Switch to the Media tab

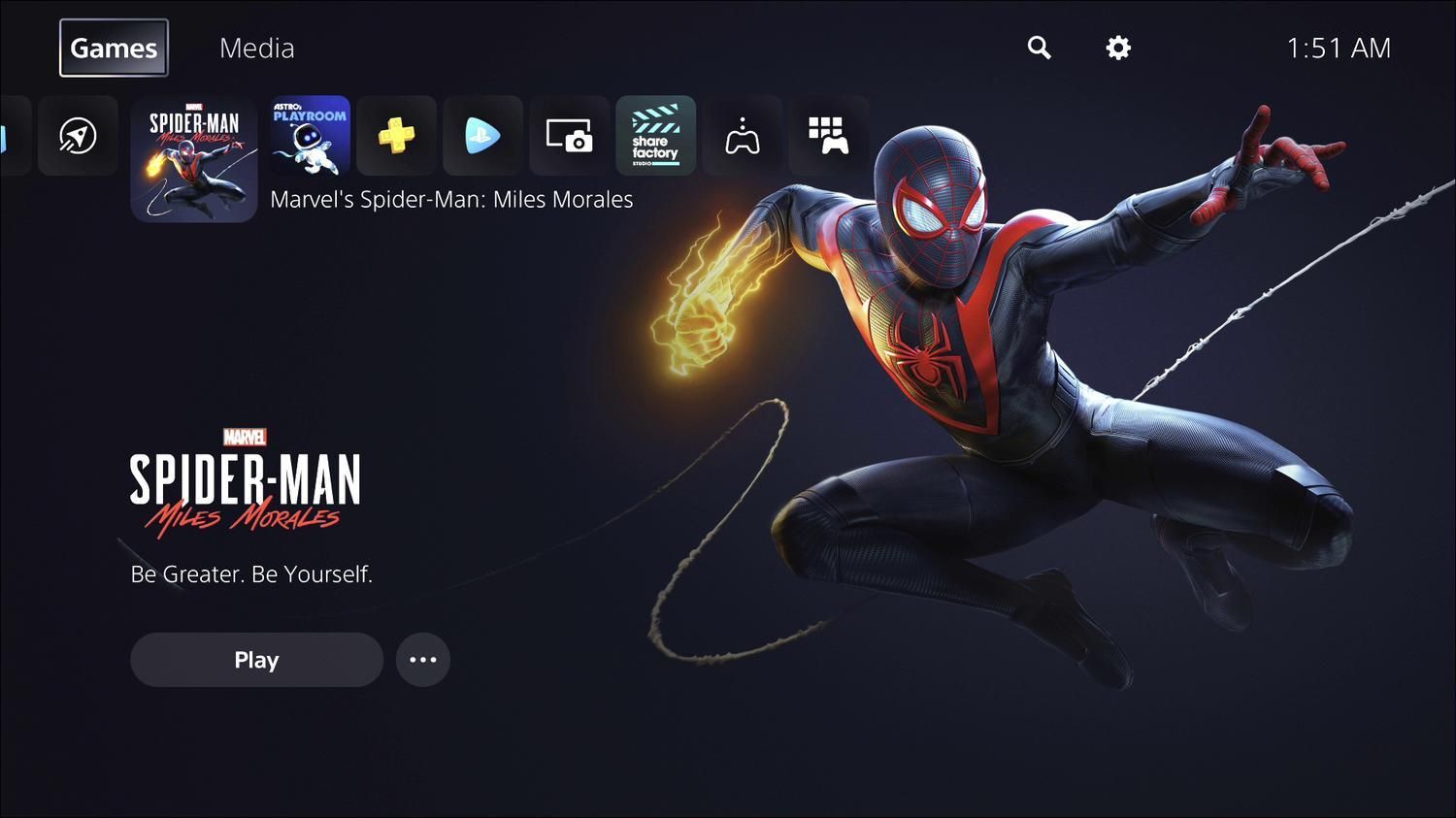[256, 48]
